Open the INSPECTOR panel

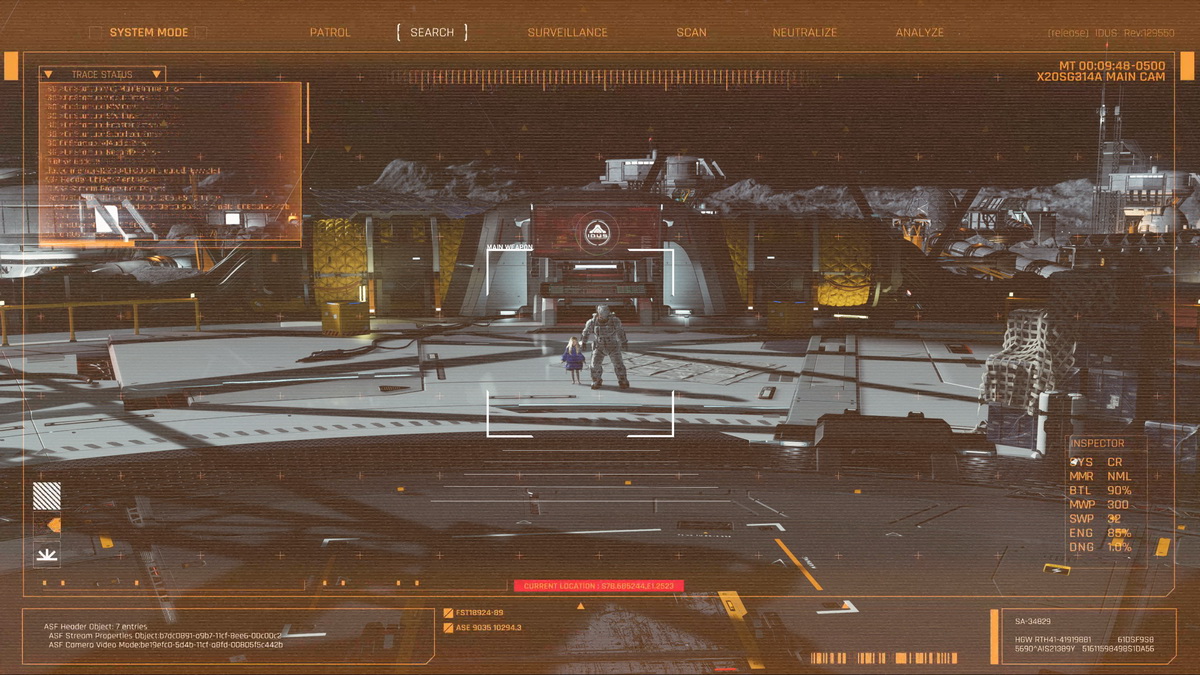1097,443
